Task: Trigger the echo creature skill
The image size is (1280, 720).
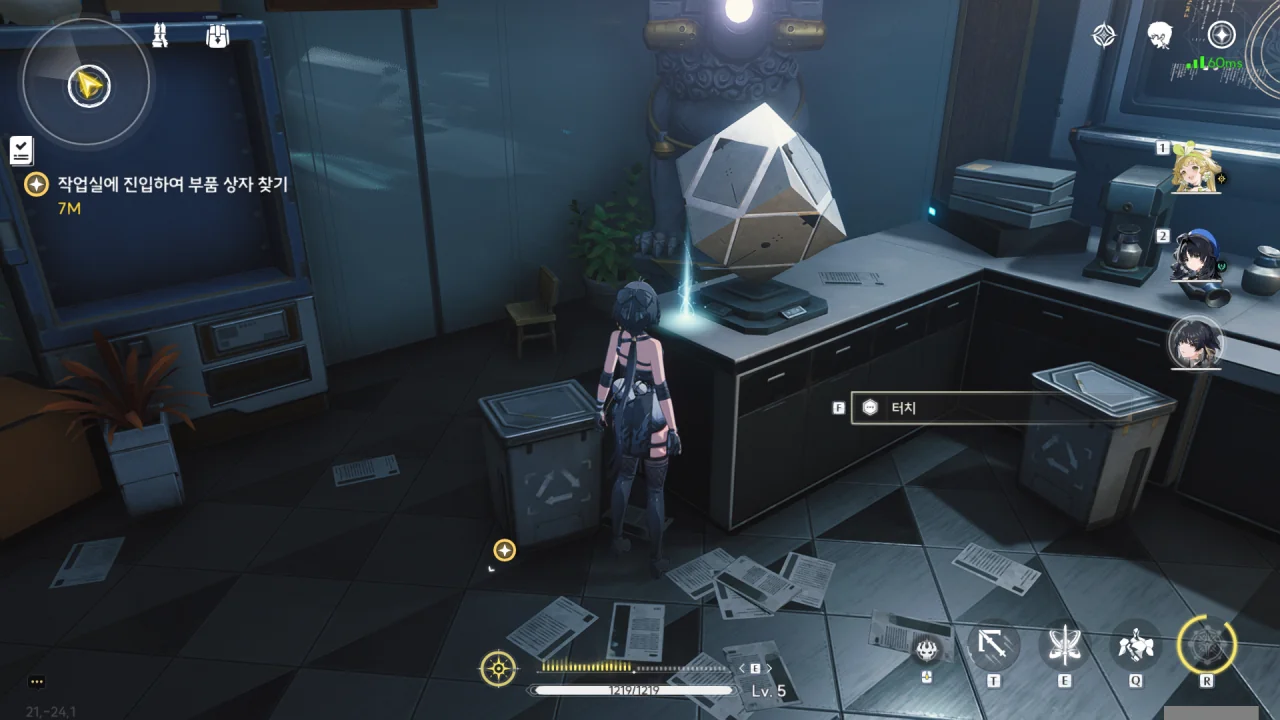Action: tap(1136, 646)
